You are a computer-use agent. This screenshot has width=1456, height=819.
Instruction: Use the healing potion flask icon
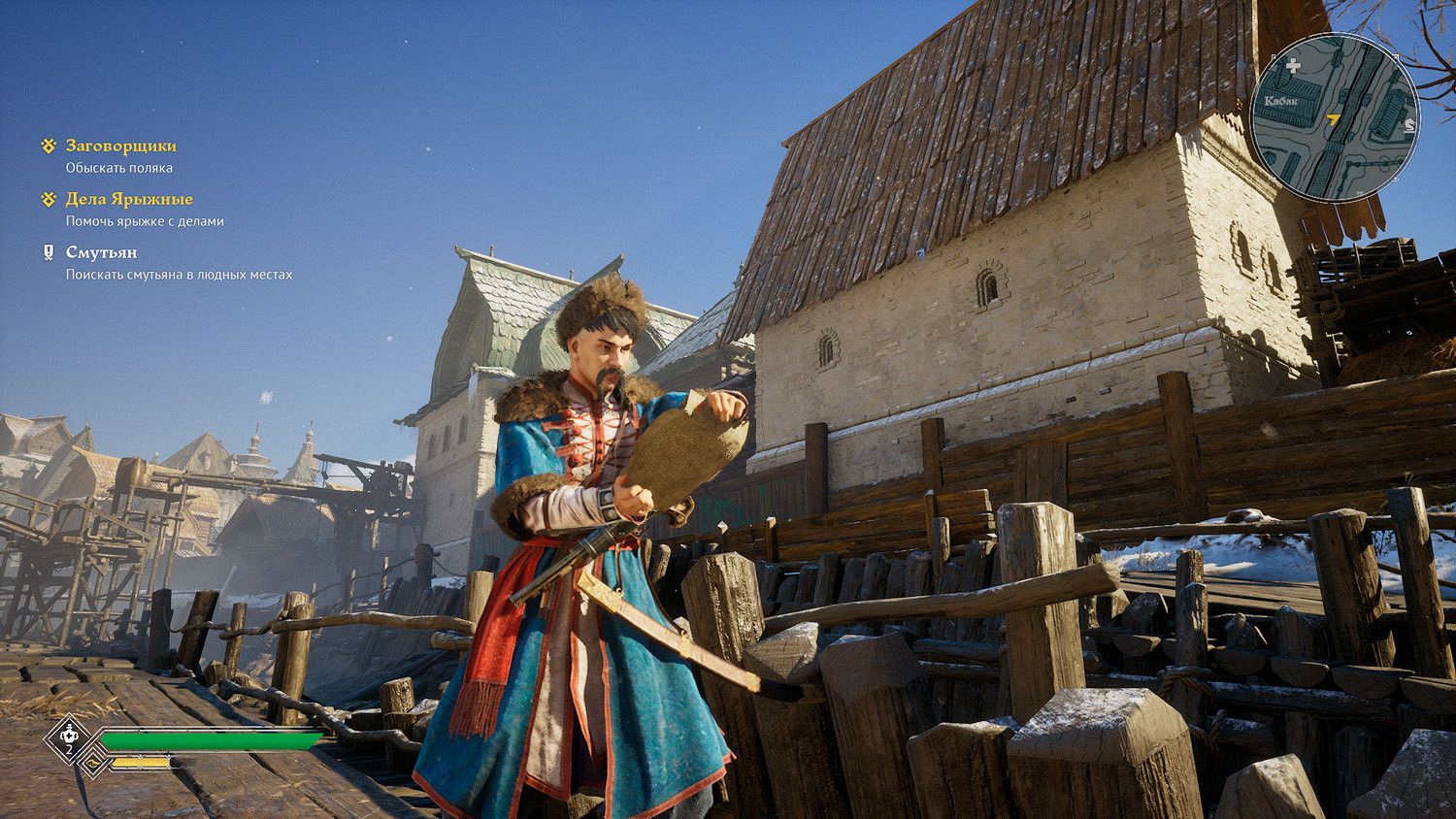click(x=69, y=738)
